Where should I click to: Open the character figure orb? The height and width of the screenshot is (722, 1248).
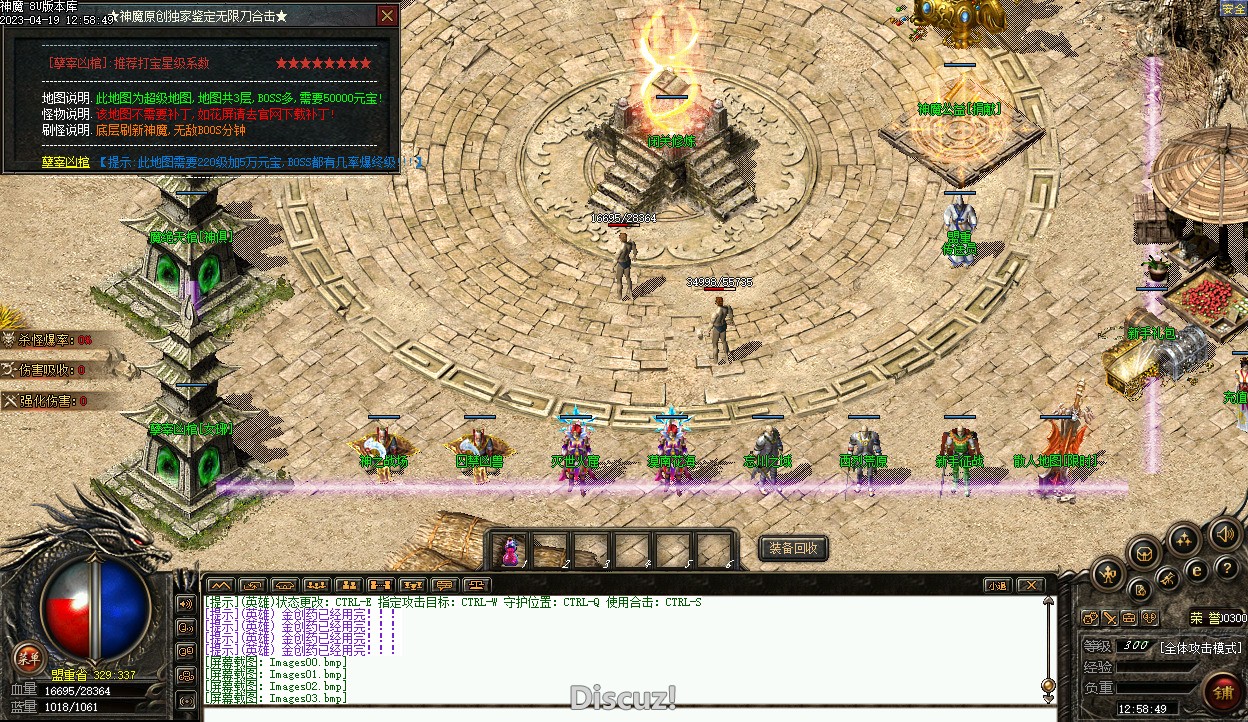click(x=1110, y=574)
